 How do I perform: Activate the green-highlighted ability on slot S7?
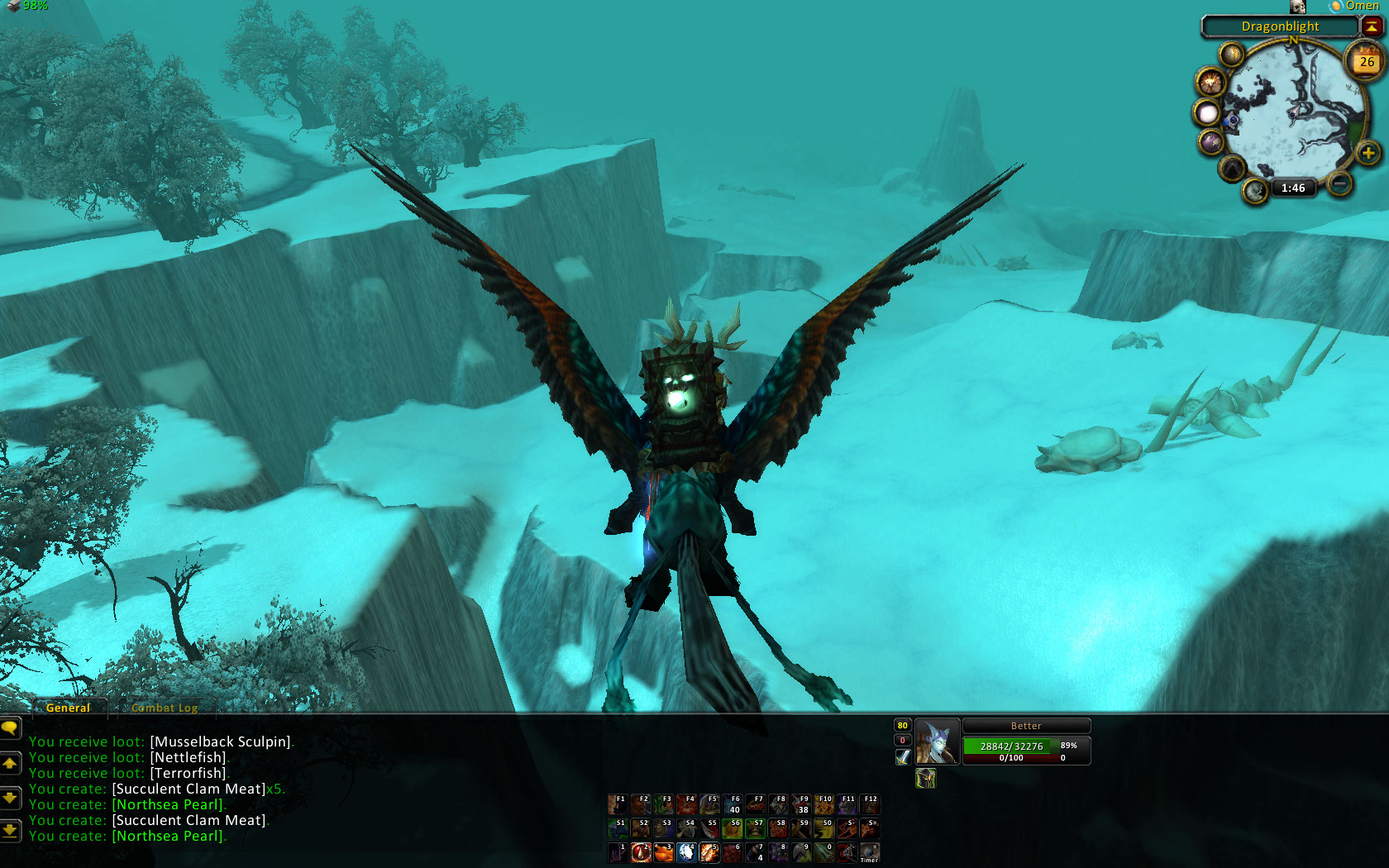[x=755, y=827]
